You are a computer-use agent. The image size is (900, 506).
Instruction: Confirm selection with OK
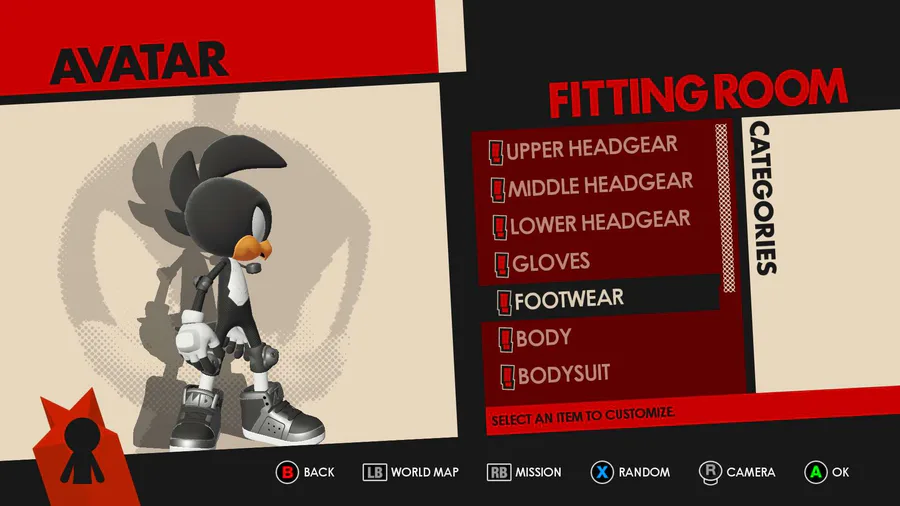tap(828, 472)
